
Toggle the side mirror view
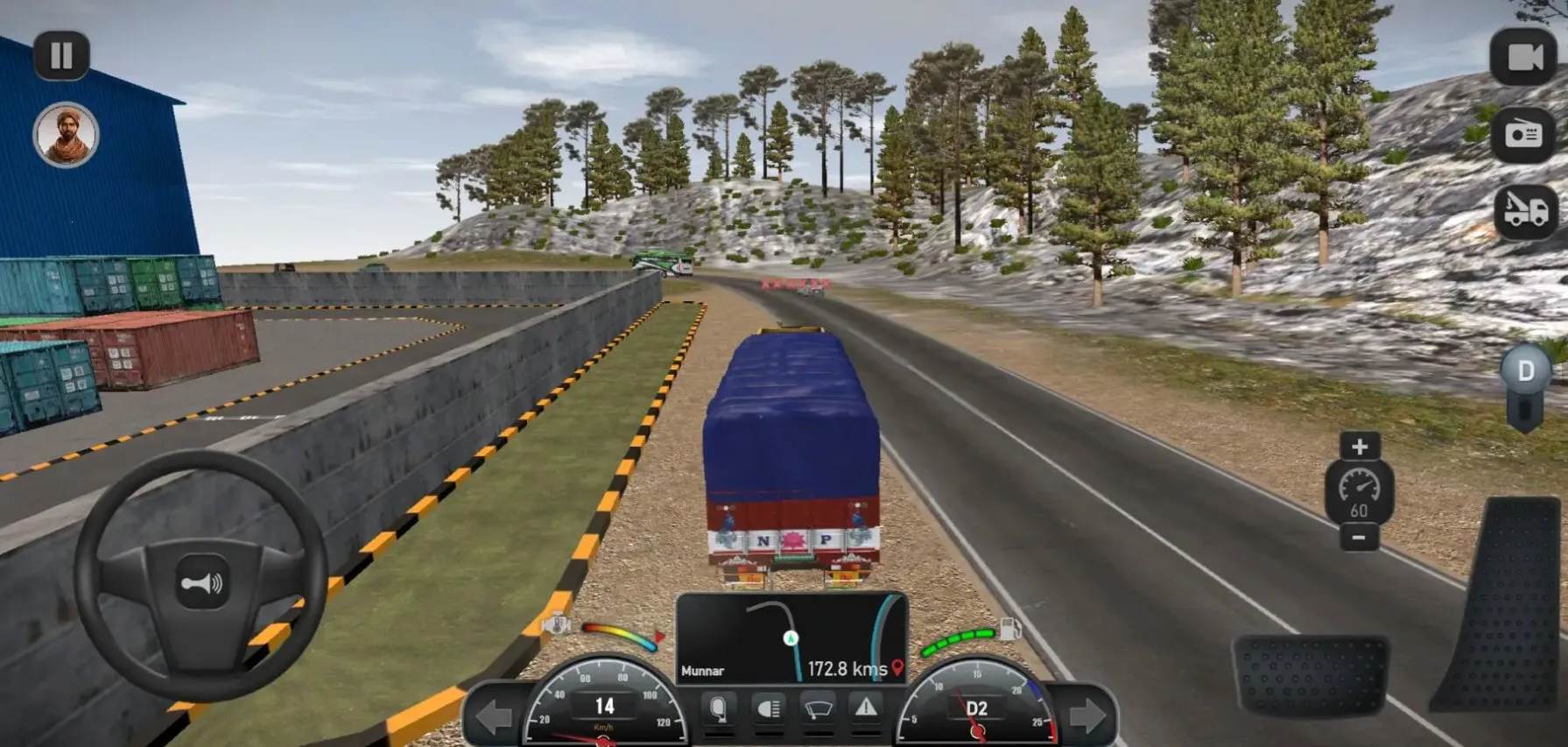pyautogui.click(x=718, y=708)
